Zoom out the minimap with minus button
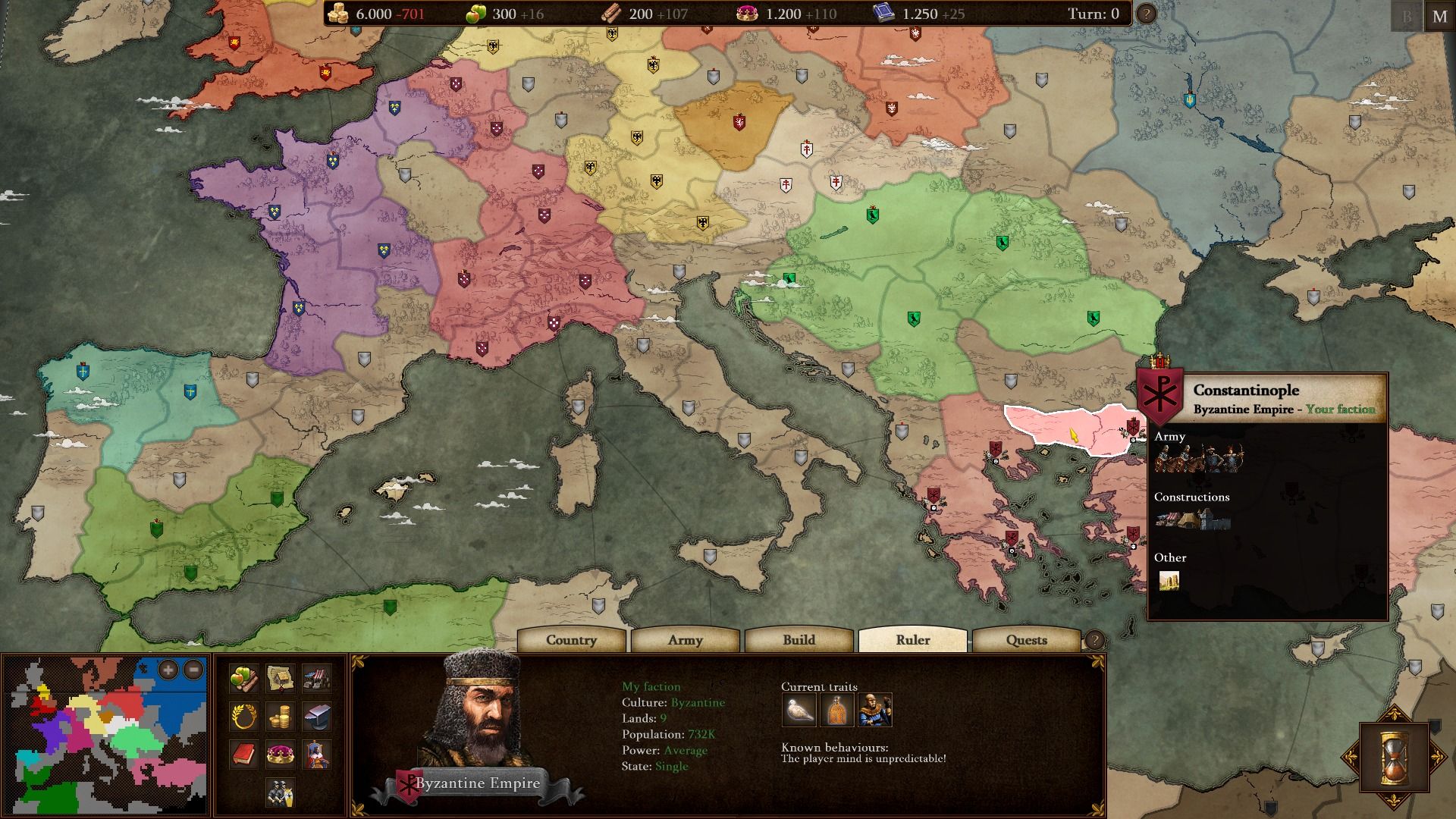Screen dimensions: 1456x819 193,670
